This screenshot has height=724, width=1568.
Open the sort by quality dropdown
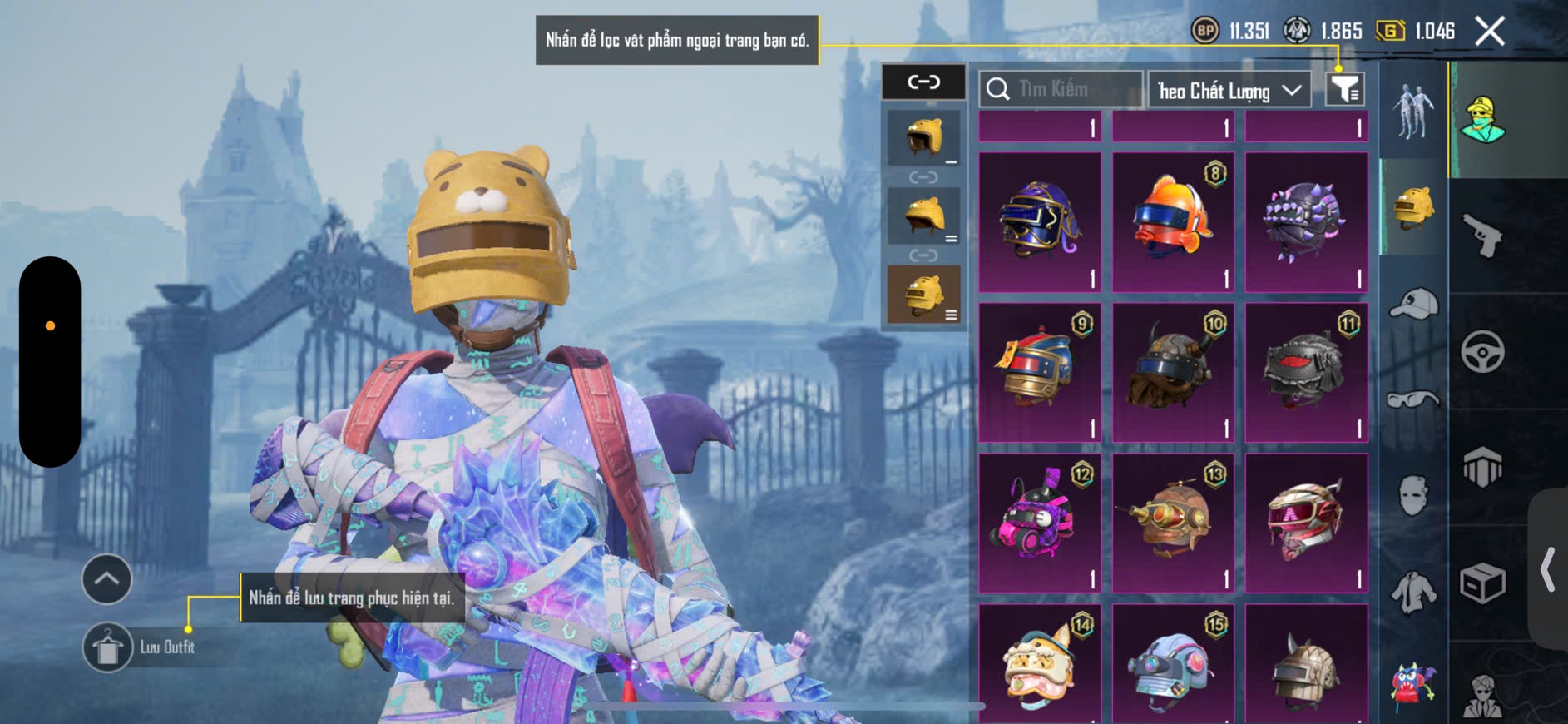coord(1229,90)
